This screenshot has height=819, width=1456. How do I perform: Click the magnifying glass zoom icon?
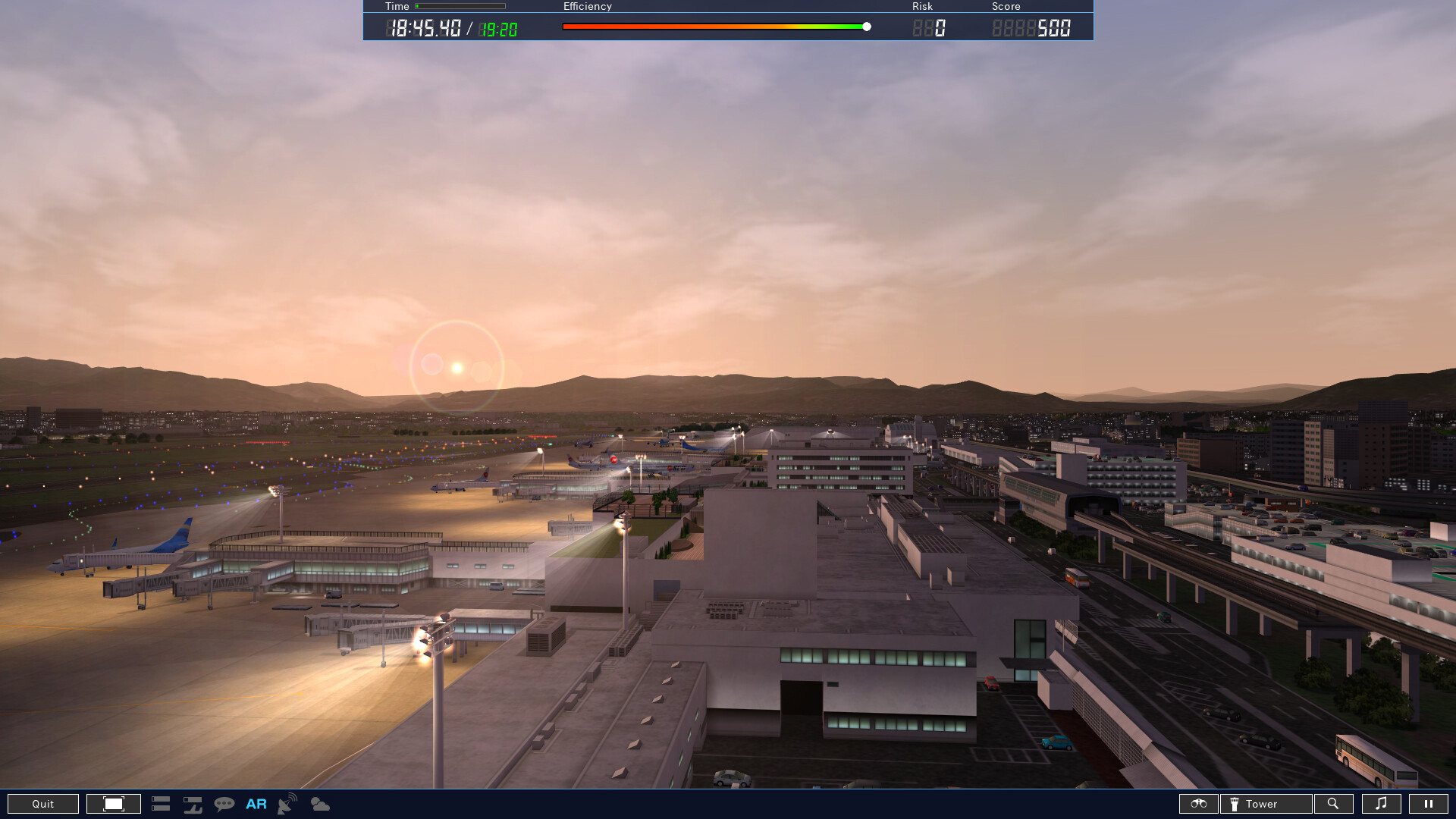1333,804
